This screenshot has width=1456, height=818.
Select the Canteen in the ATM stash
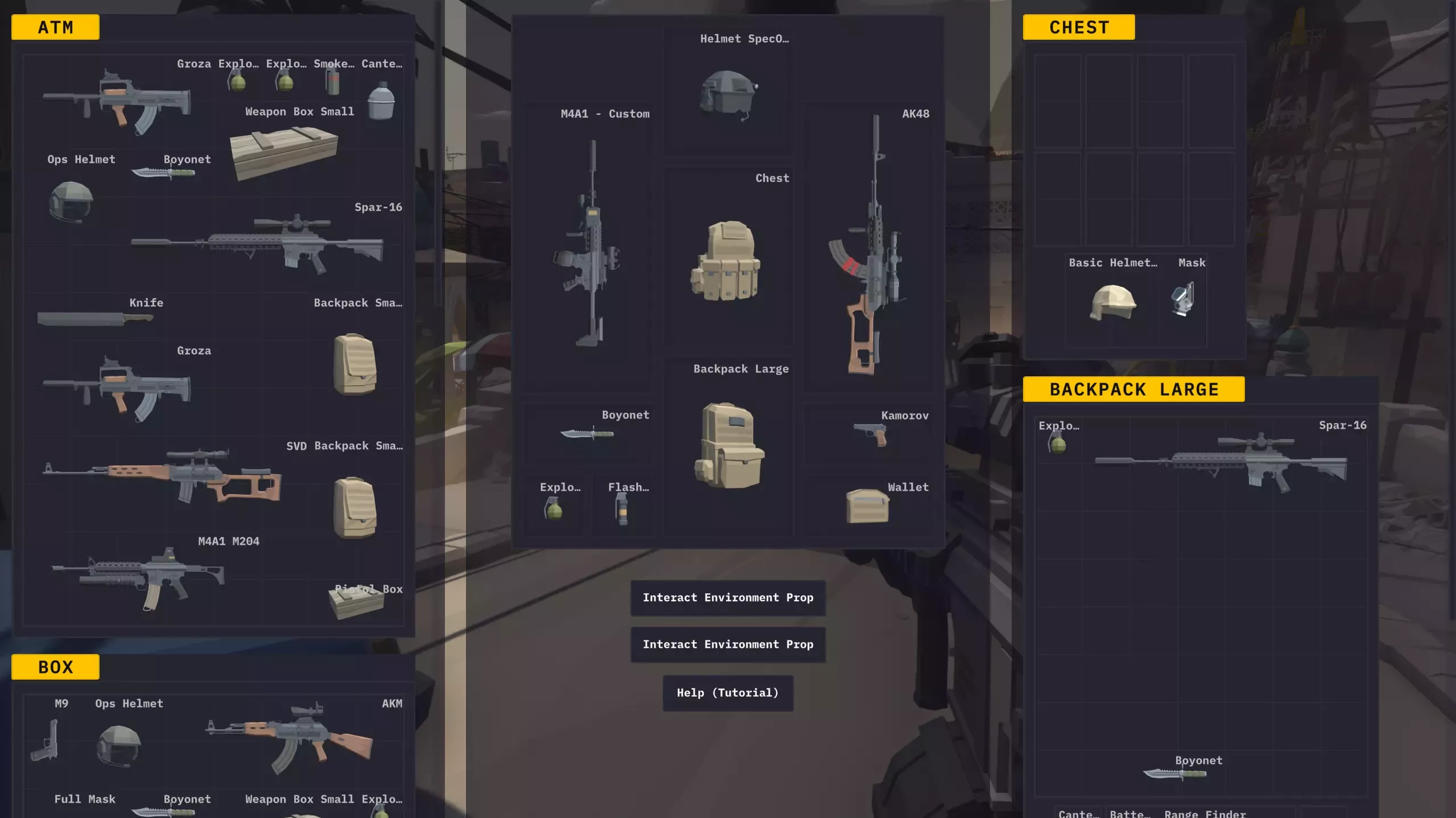(x=381, y=100)
